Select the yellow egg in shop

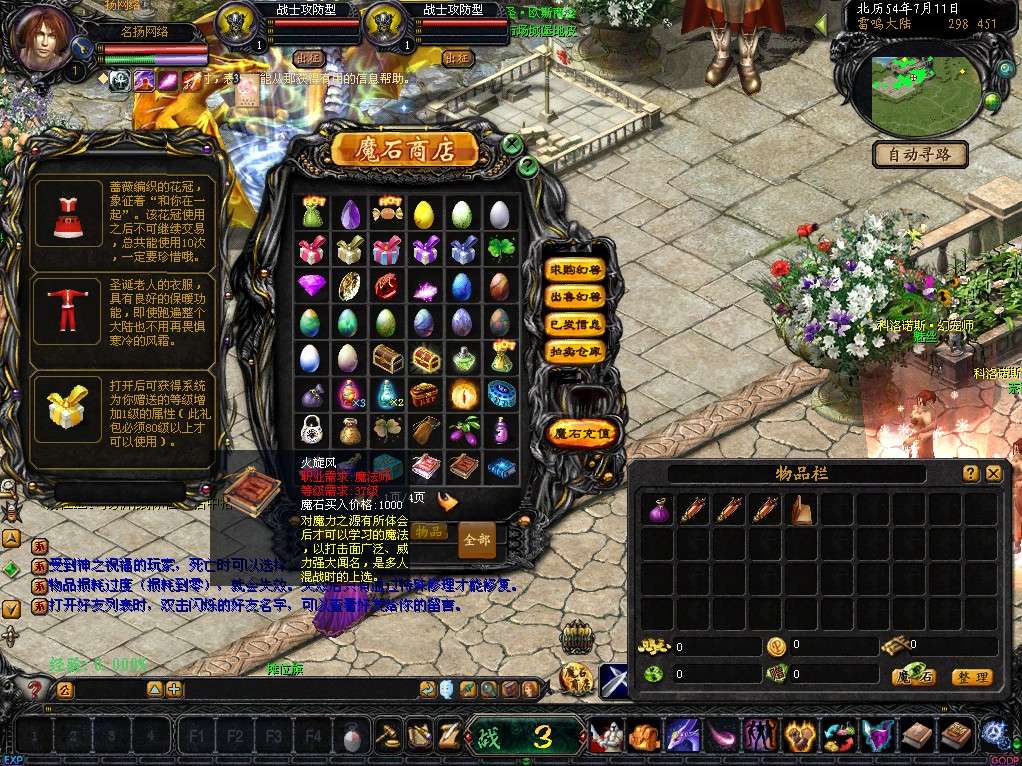[x=424, y=213]
